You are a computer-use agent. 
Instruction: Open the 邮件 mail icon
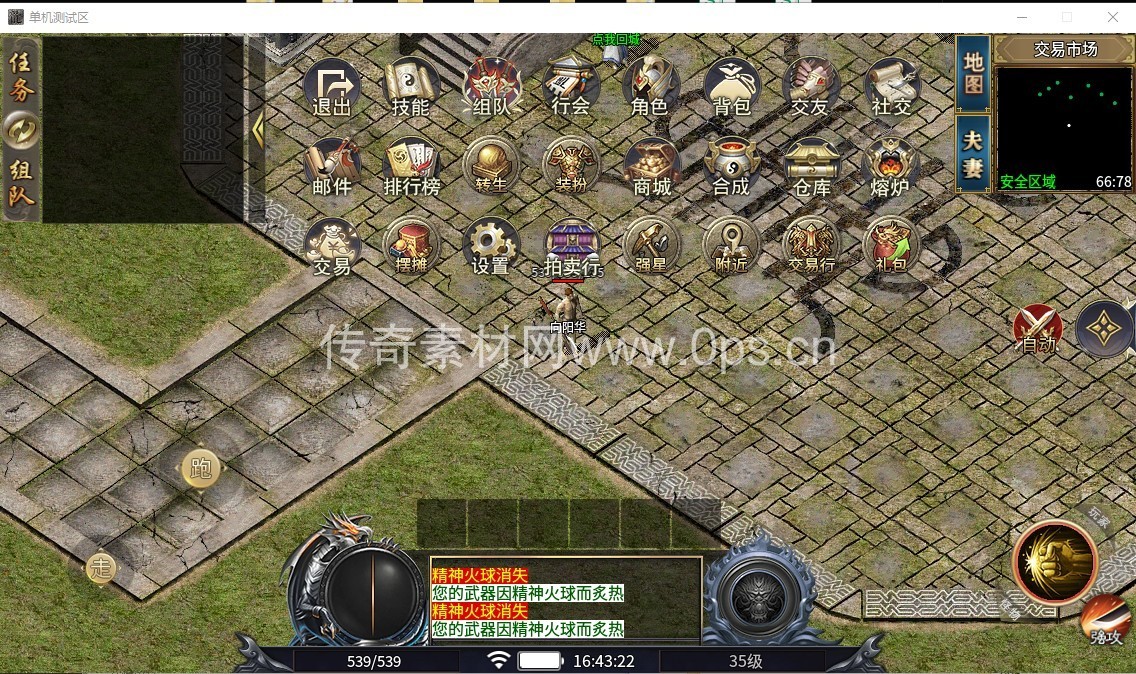pyautogui.click(x=332, y=167)
